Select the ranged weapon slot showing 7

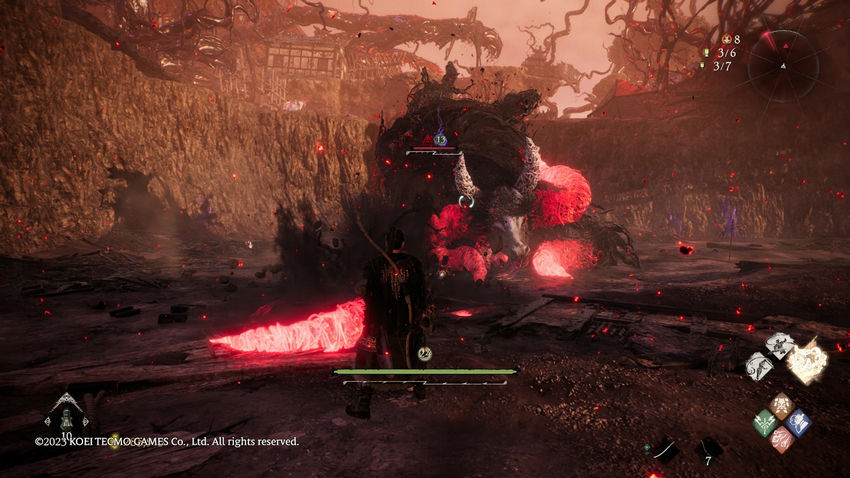(709, 449)
